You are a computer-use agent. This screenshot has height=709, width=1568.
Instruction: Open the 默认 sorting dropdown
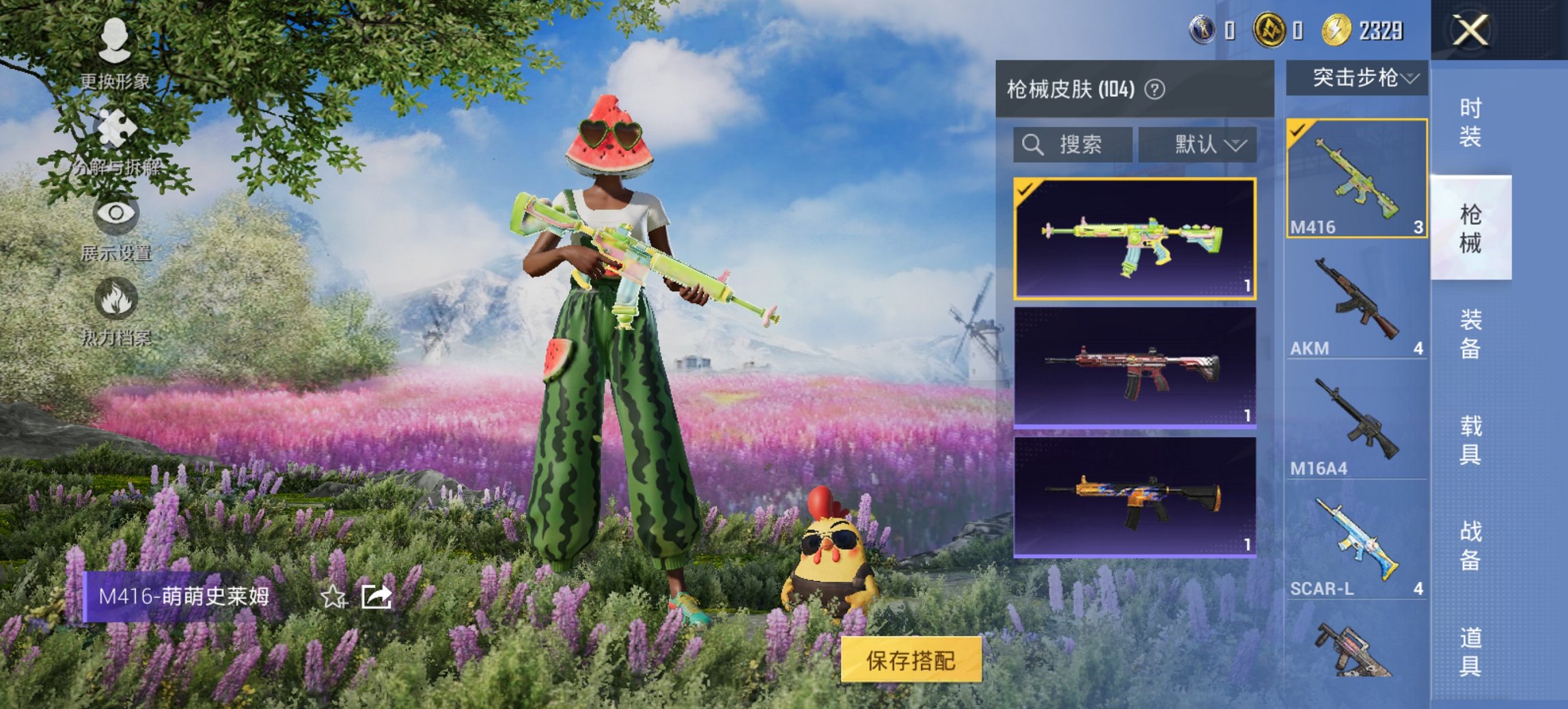point(1199,144)
